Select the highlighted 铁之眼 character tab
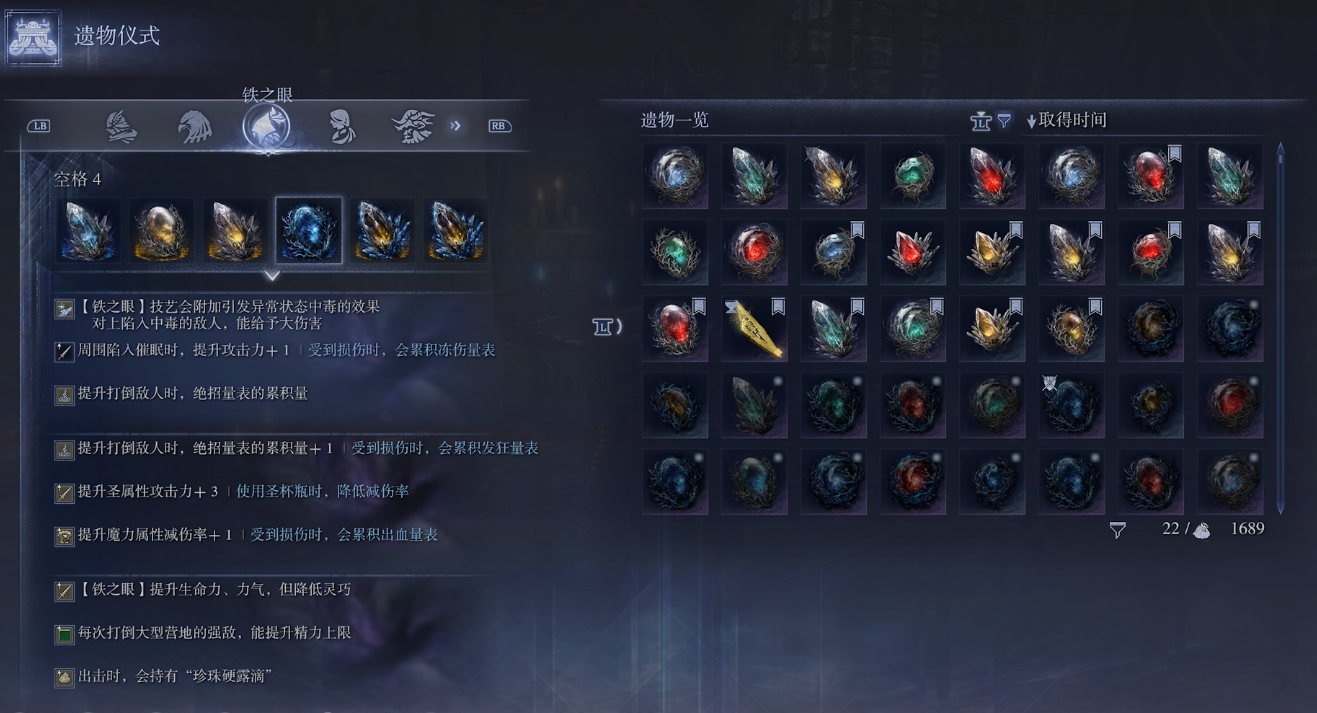 [267, 127]
